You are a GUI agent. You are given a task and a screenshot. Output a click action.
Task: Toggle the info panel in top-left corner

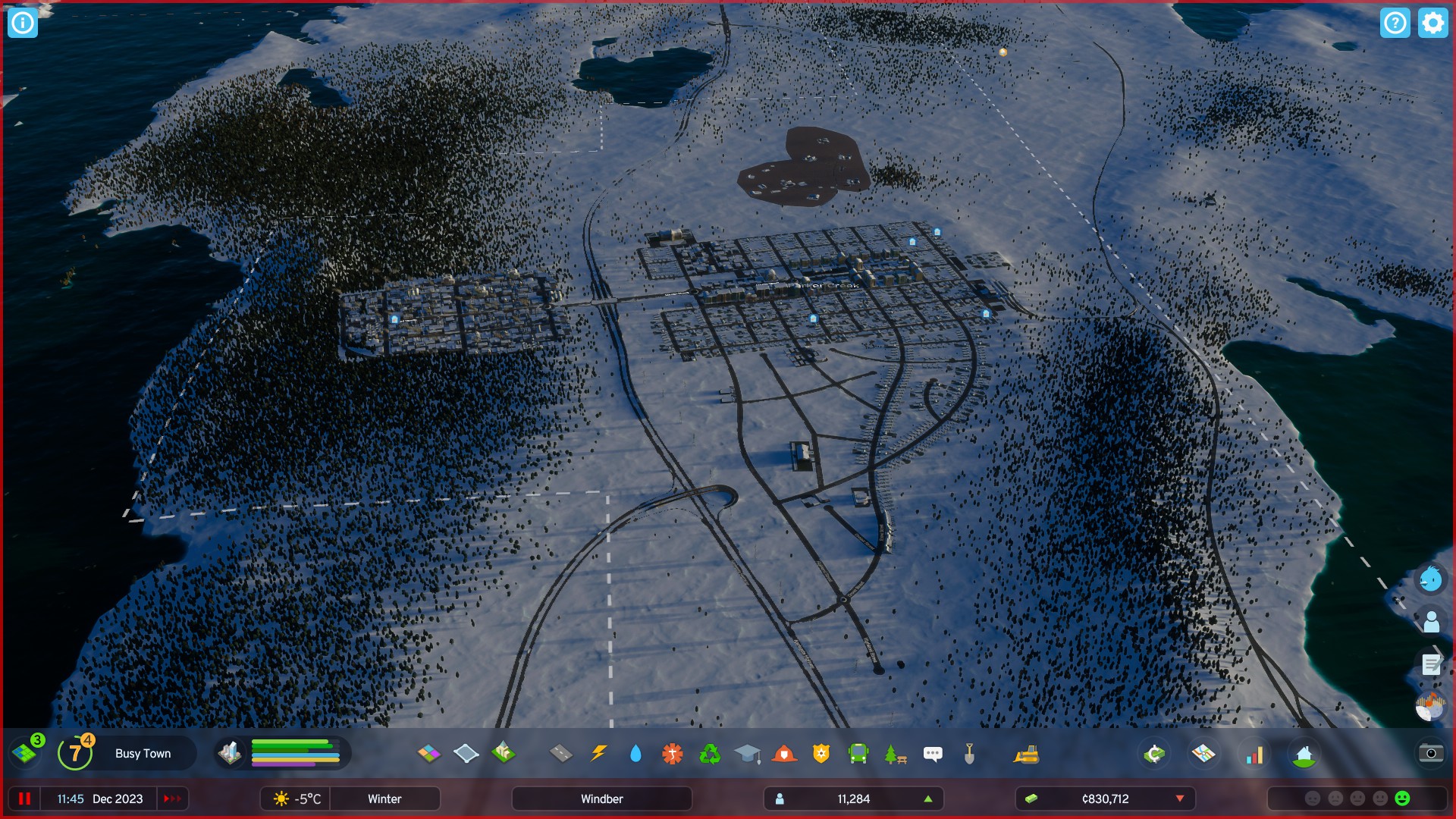click(x=22, y=23)
